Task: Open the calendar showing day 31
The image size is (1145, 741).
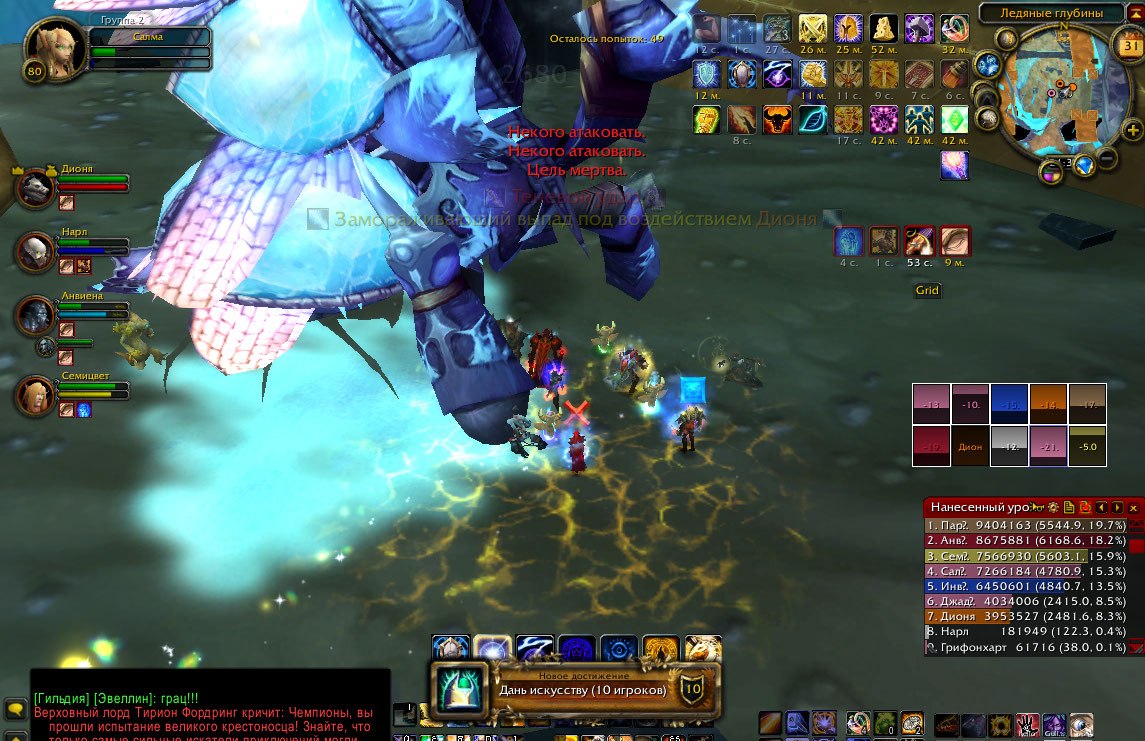Action: 1131,46
